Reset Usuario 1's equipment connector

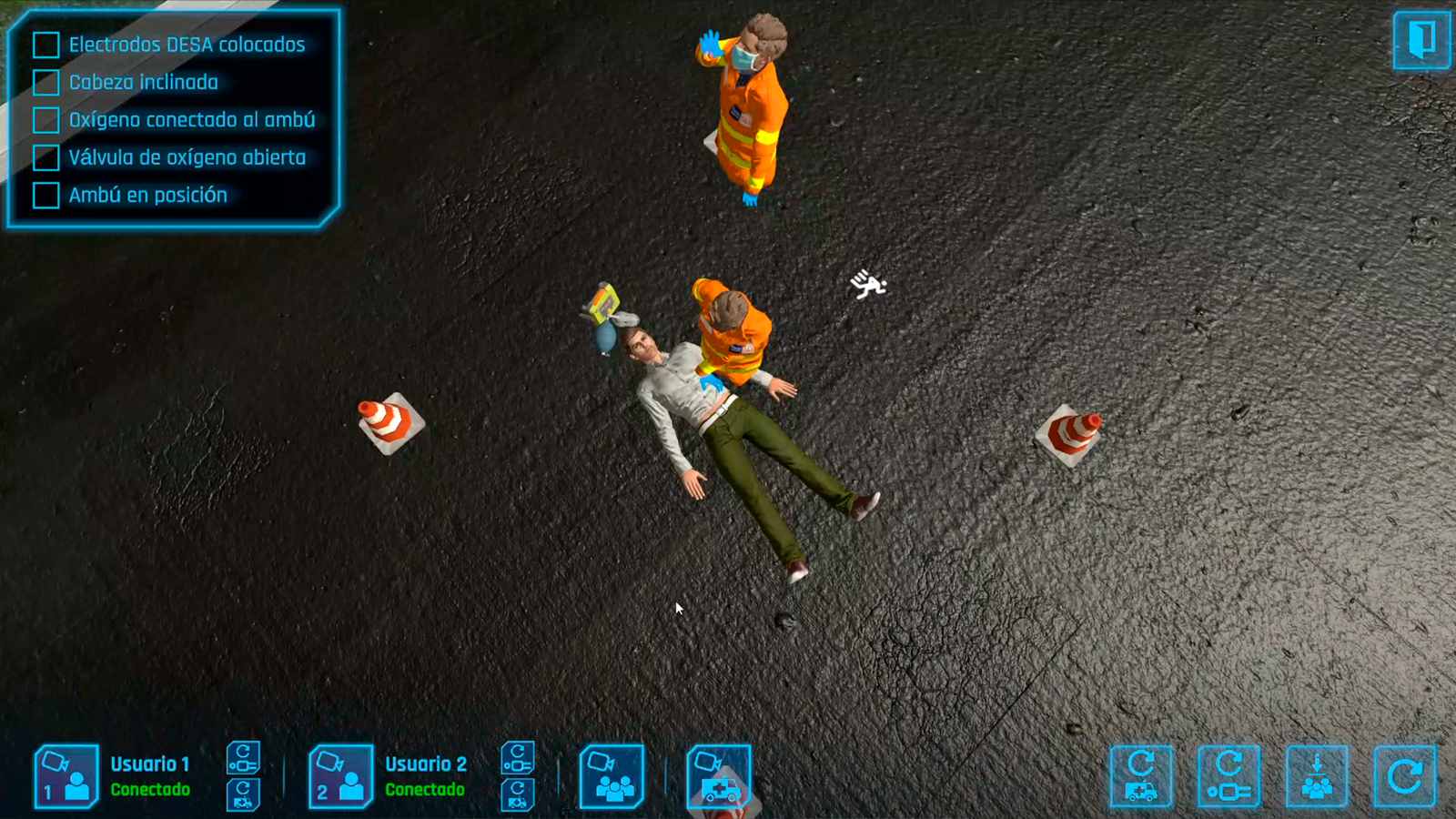[x=243, y=757]
